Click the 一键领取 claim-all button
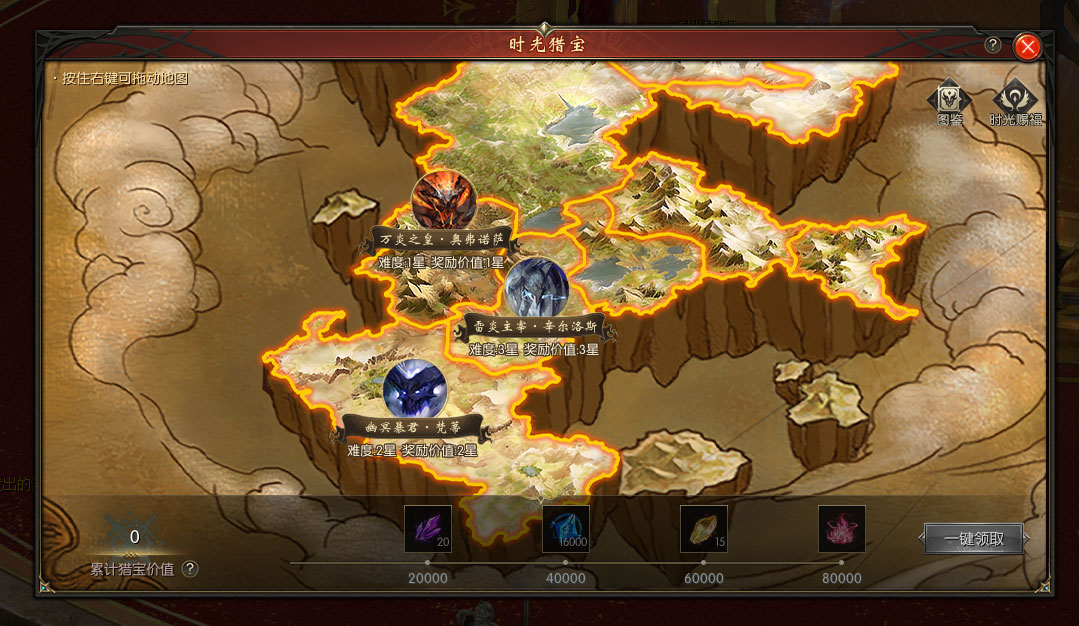Image resolution: width=1079 pixels, height=626 pixels. [x=974, y=539]
